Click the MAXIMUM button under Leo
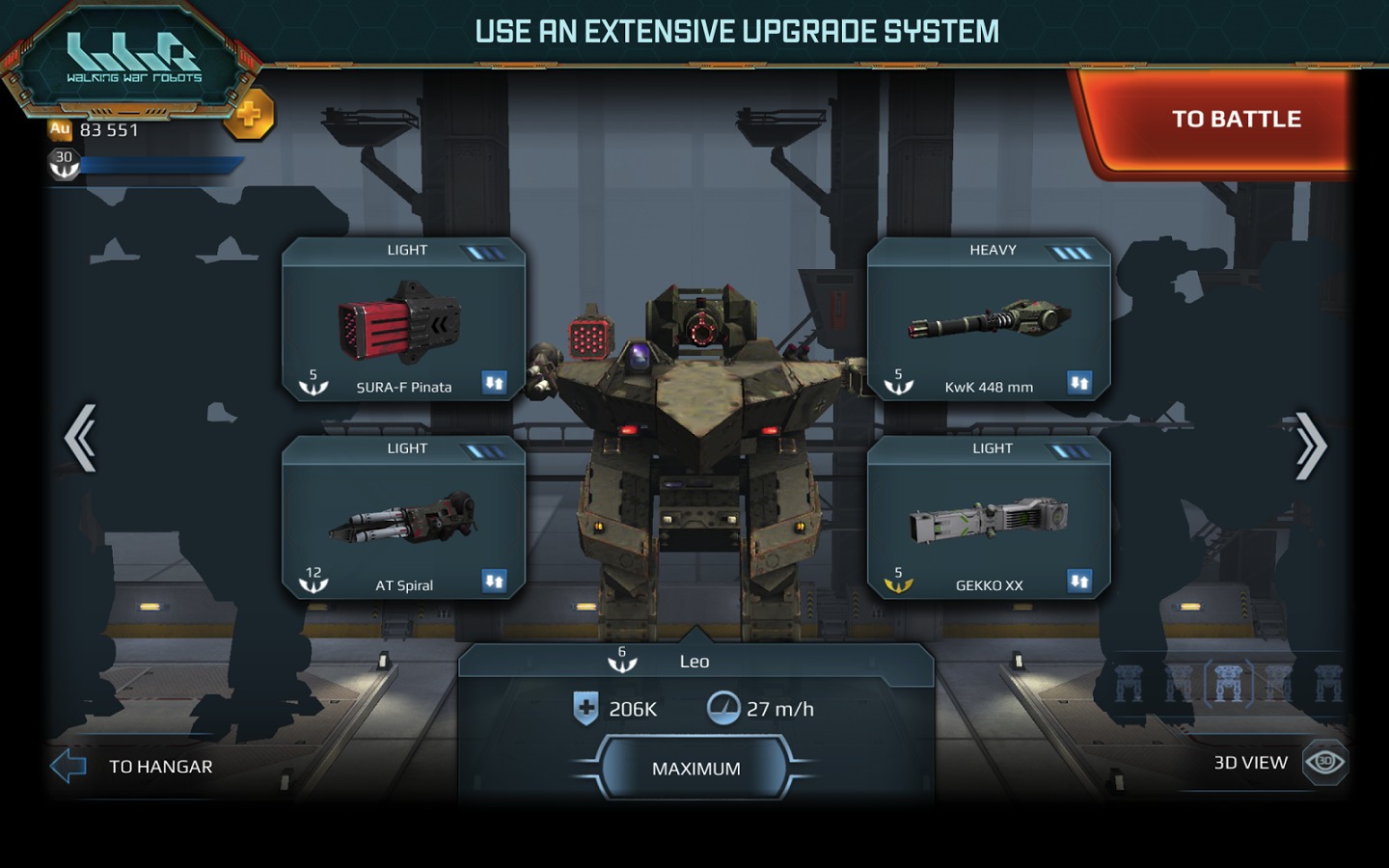Image resolution: width=1389 pixels, height=868 pixels. coord(695,769)
